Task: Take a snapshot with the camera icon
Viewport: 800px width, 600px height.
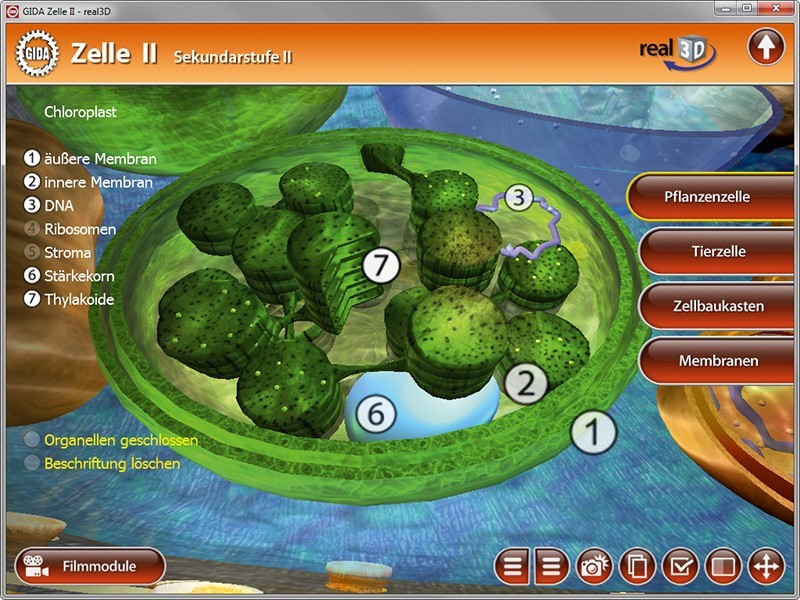Action: coord(594,567)
